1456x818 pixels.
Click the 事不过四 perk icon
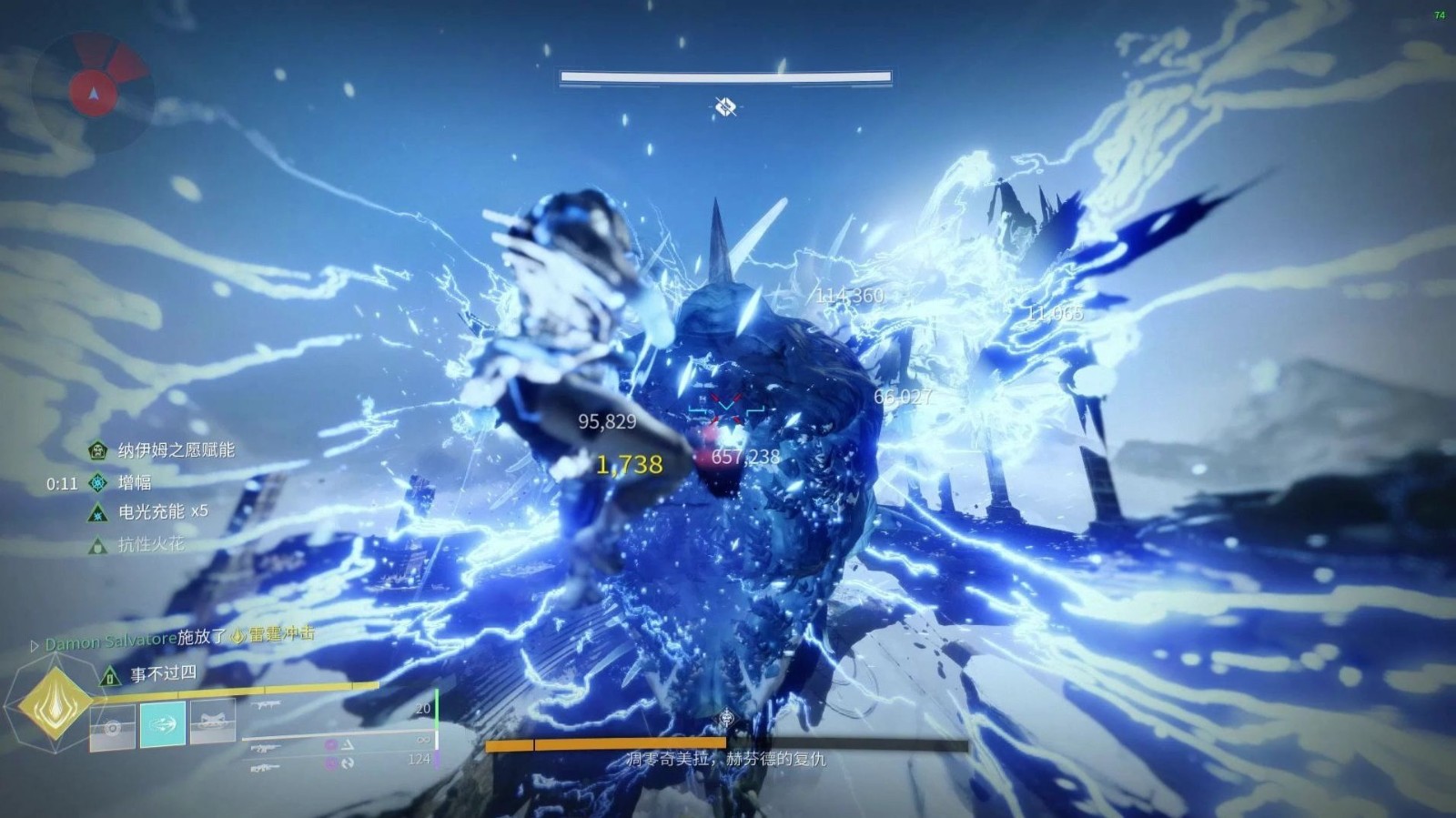pos(110,675)
